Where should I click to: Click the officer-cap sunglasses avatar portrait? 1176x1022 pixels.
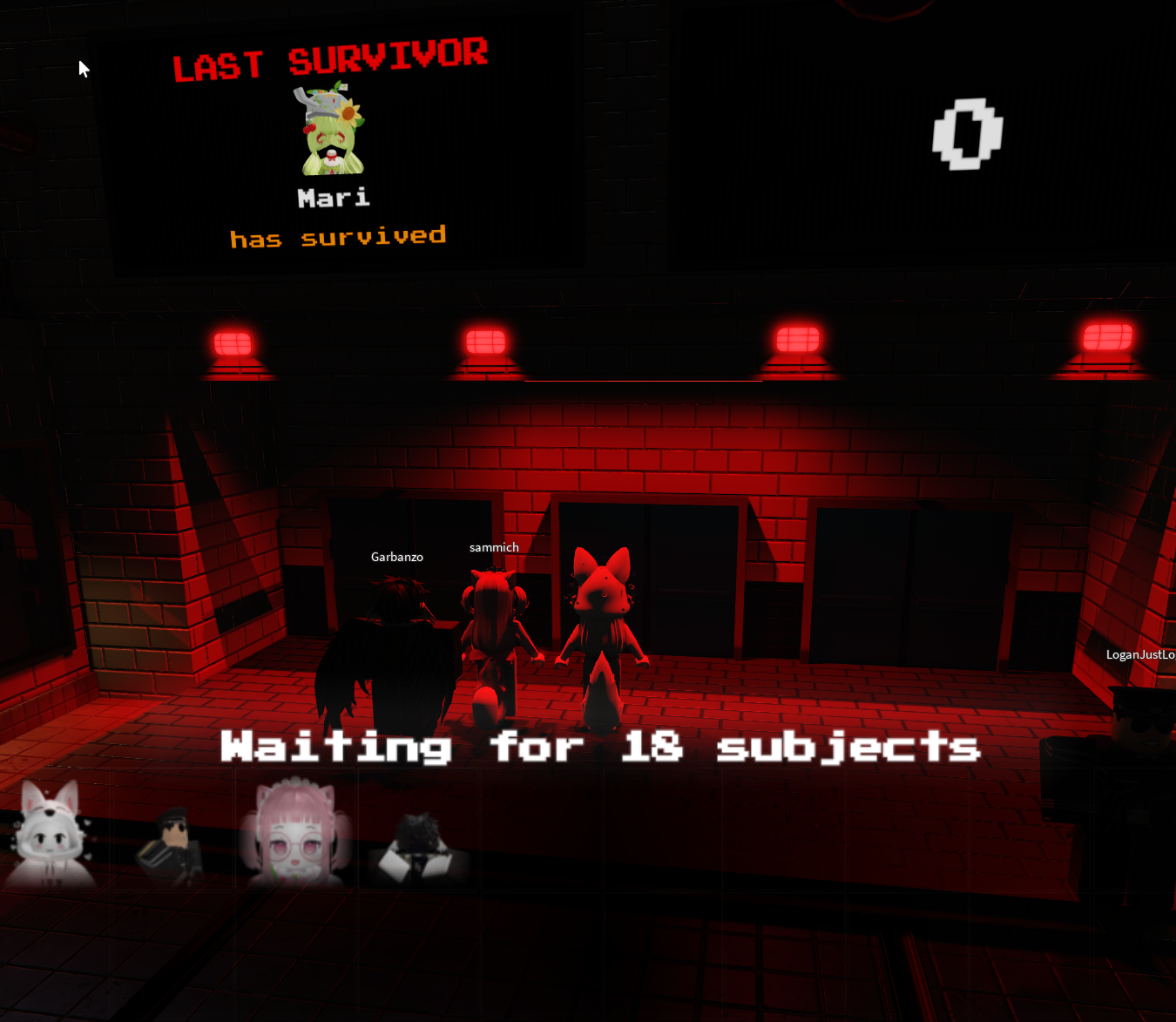(172, 845)
